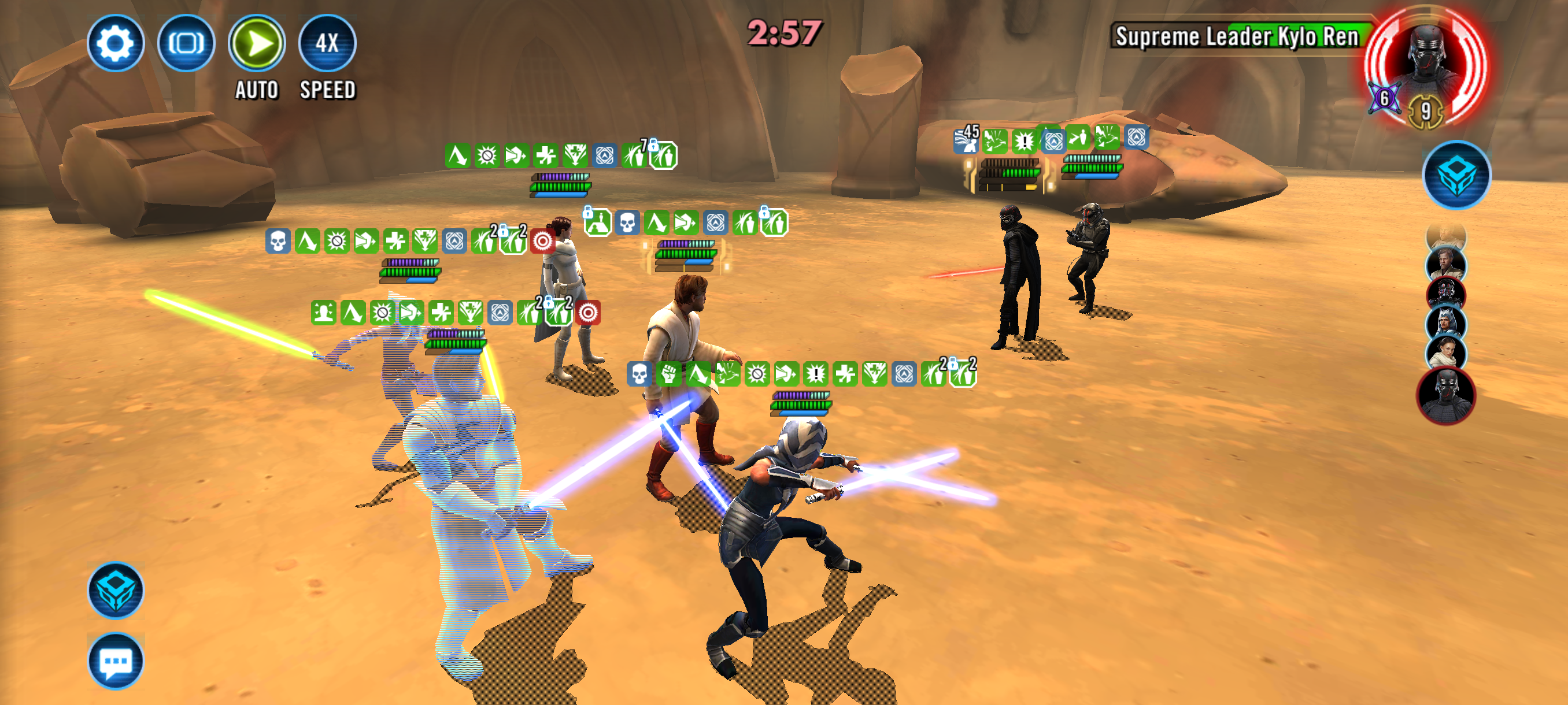Select Padmé's turn order portrait
Viewport: 1568px width, 705px height.
1446,353
